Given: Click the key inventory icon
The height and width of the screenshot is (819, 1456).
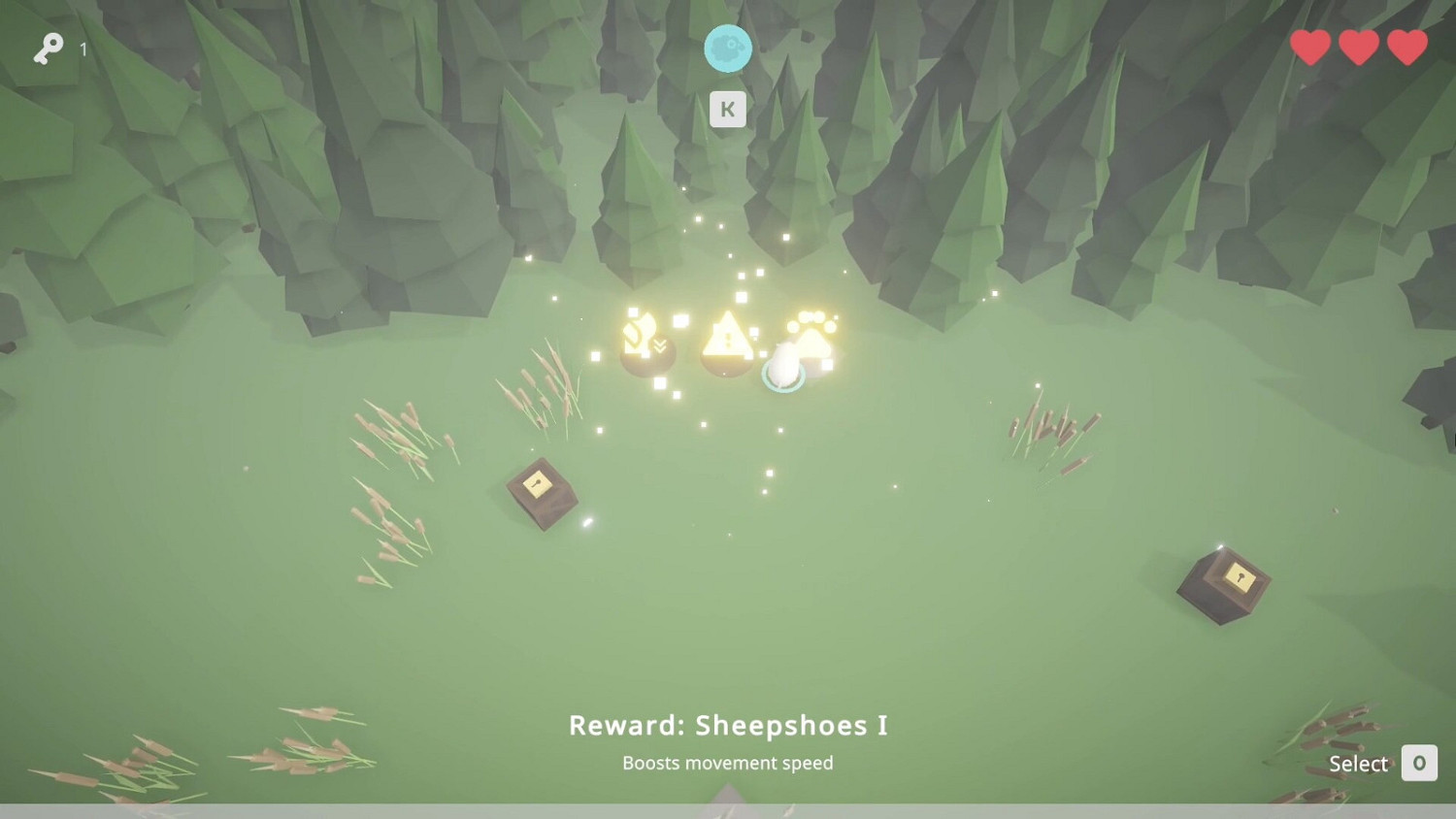Looking at the screenshot, I should [x=50, y=47].
